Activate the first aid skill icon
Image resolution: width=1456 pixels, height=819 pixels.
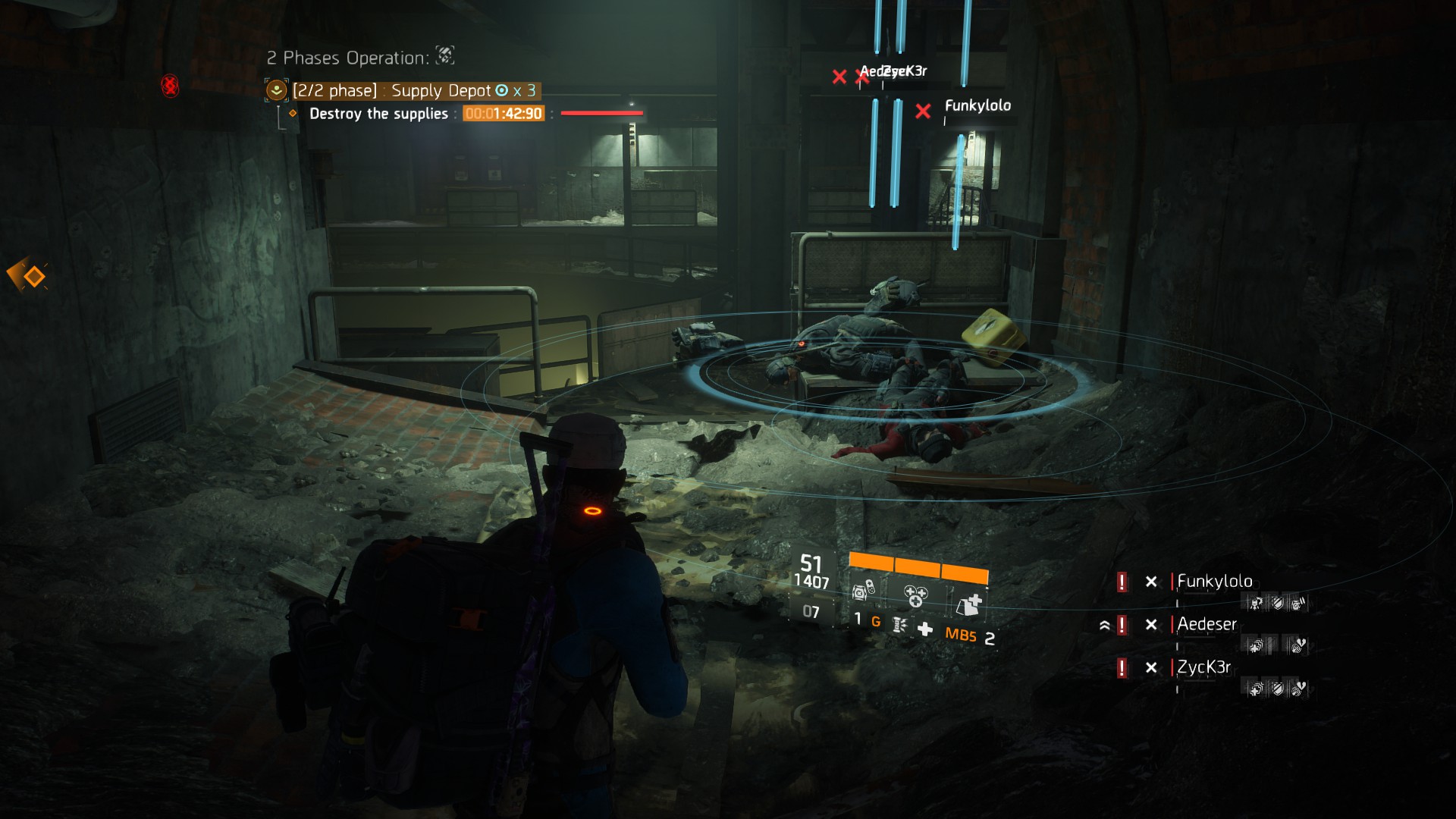pyautogui.click(x=863, y=591)
